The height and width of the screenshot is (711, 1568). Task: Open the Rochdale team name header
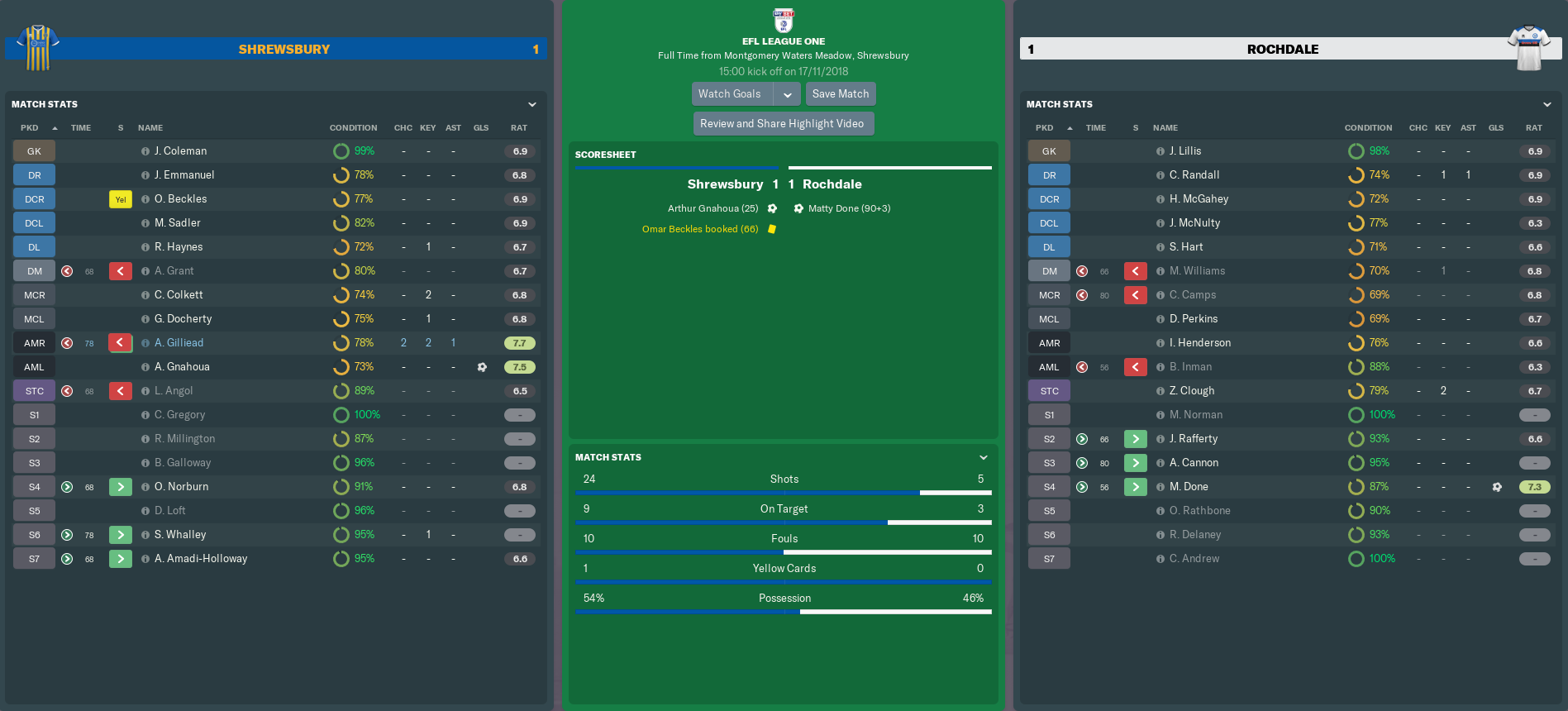(x=1282, y=50)
